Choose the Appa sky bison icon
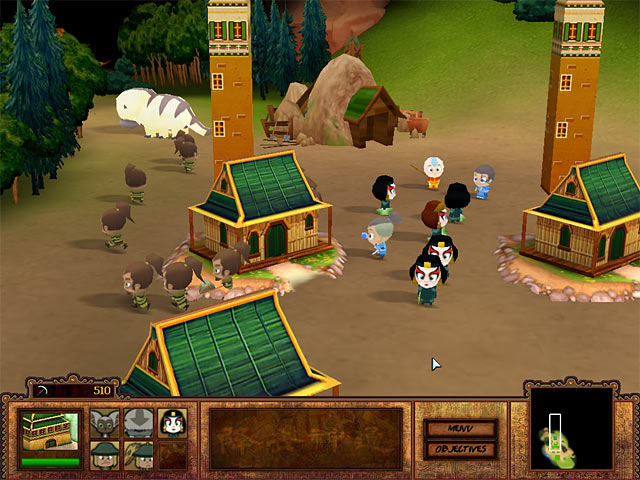 coord(139,424)
